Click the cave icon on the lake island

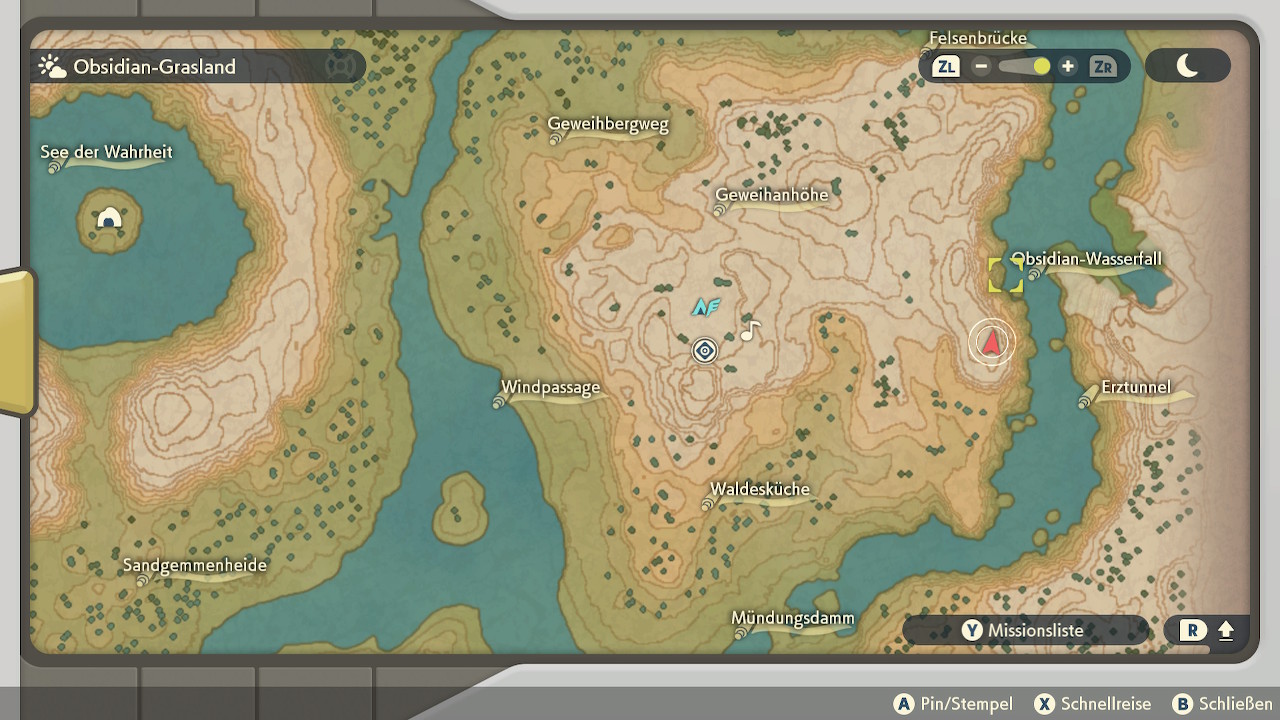click(x=109, y=218)
